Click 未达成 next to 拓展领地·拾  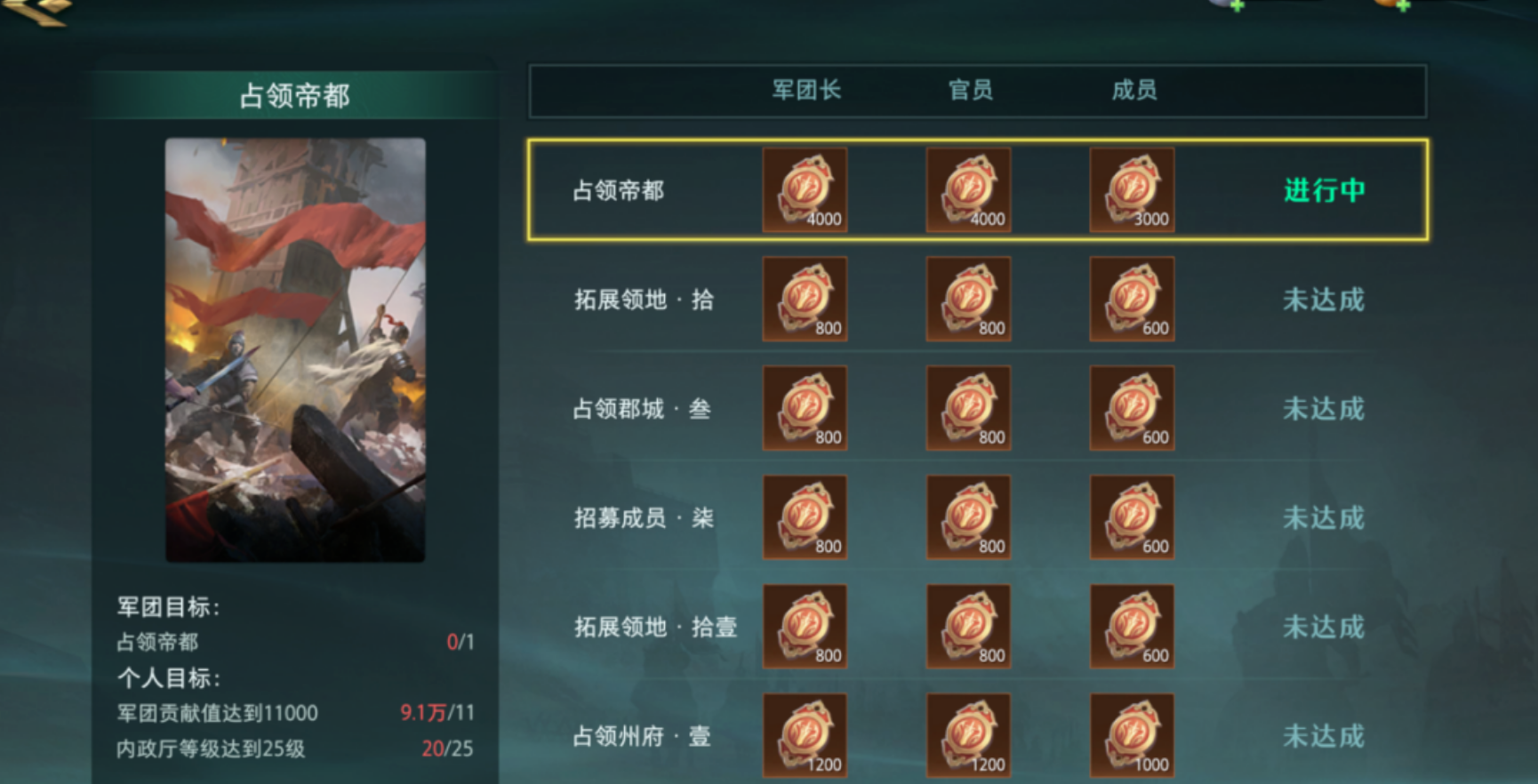1324,300
